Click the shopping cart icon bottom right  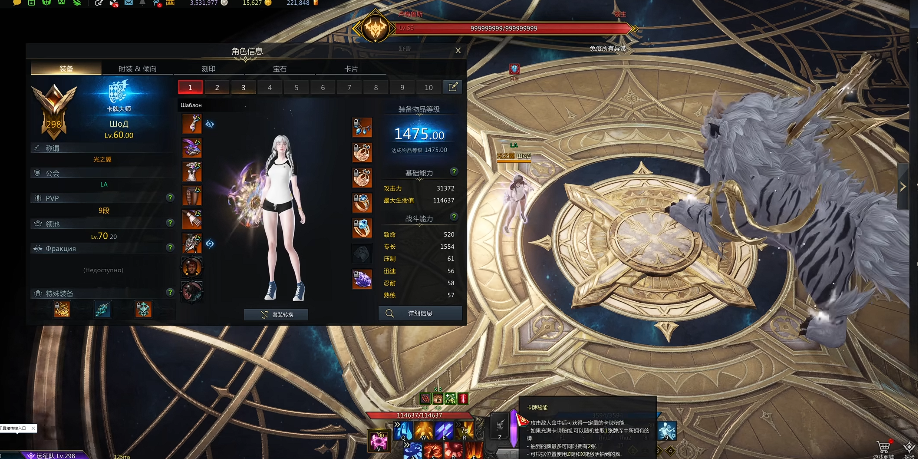click(x=883, y=447)
